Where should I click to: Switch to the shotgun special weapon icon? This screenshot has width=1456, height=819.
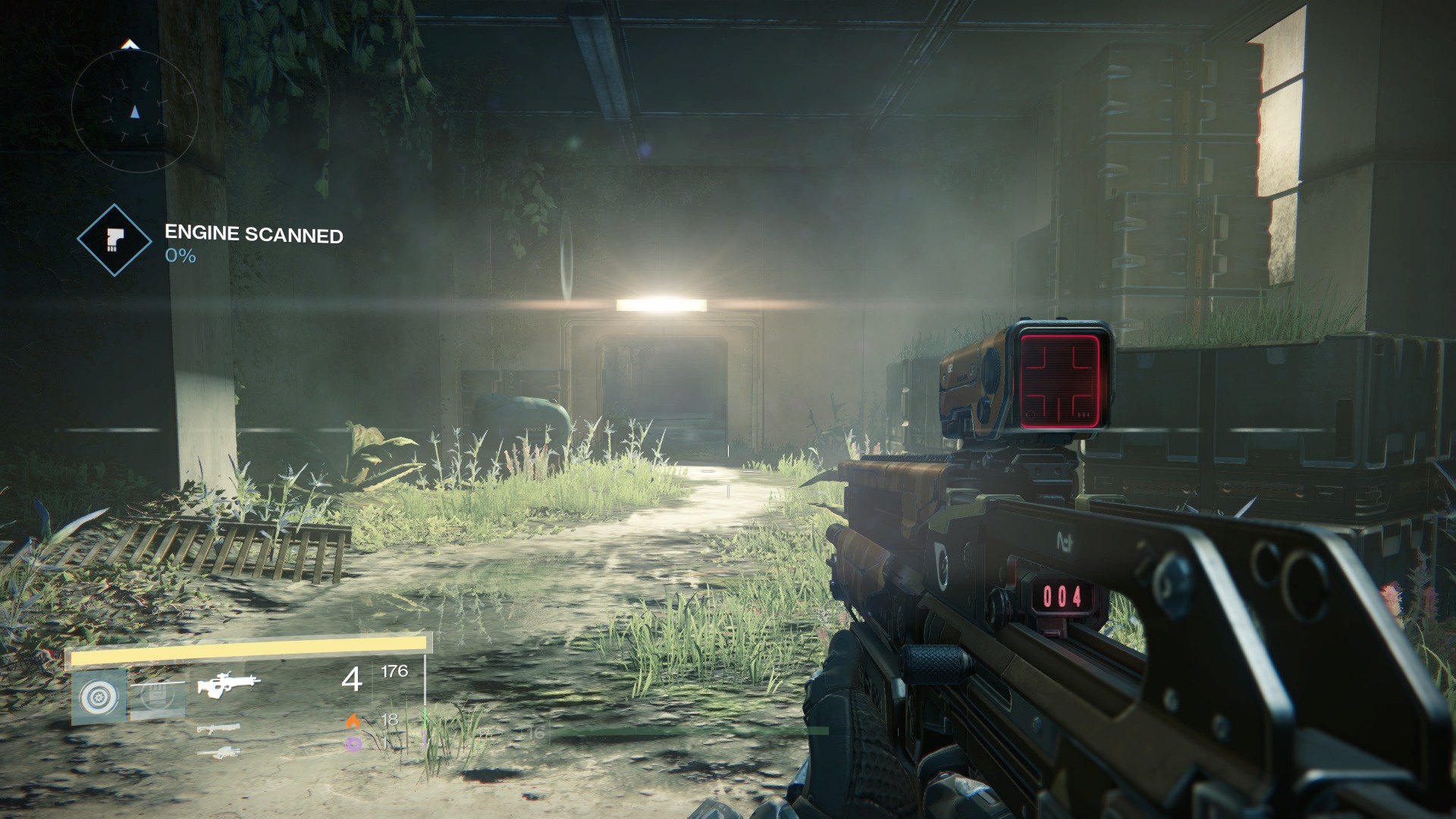point(218,730)
